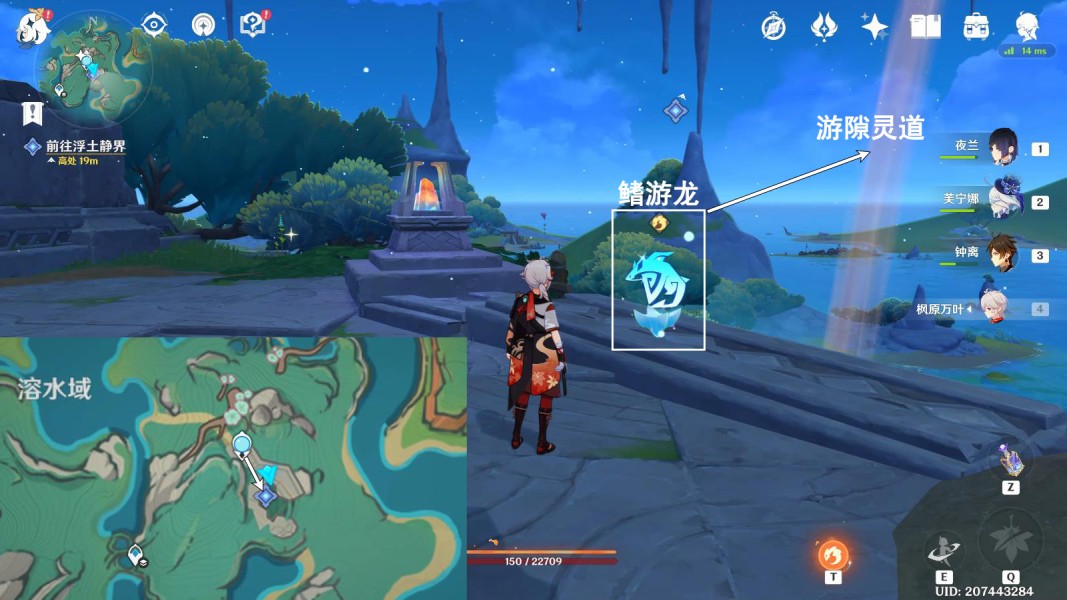1067x600 pixels.
Task: Open the round star emblem icon
Action: pyautogui.click(x=204, y=25)
